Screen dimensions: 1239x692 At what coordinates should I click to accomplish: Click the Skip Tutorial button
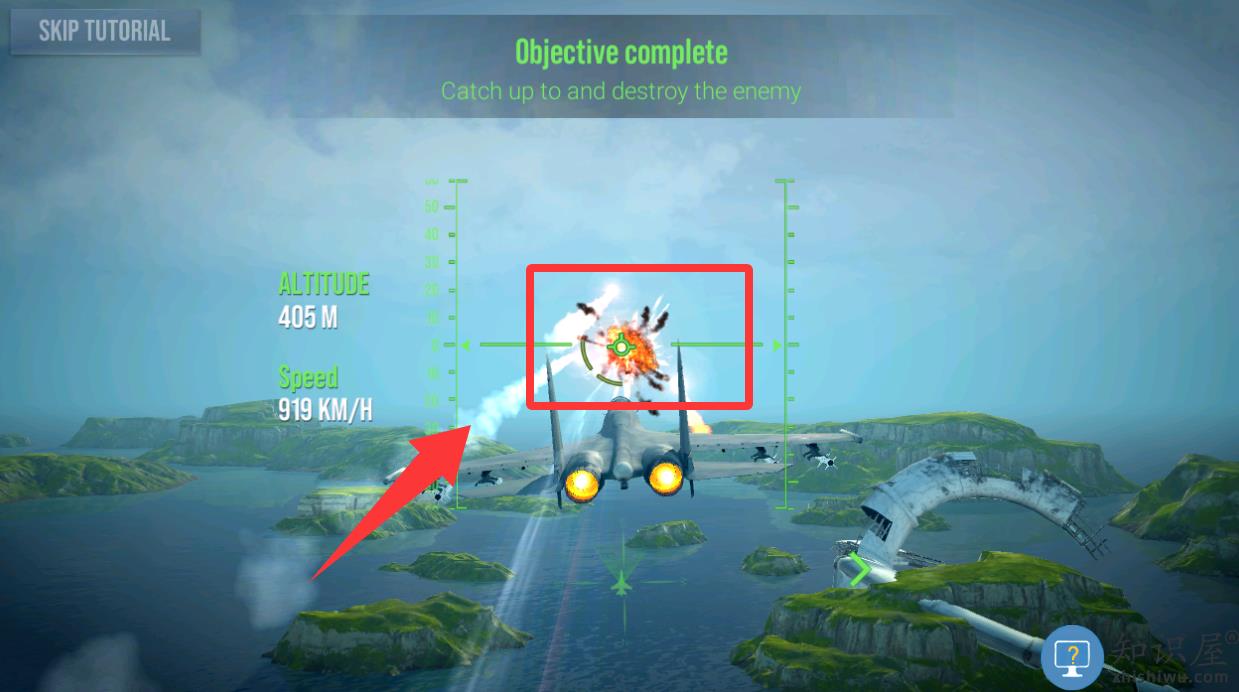click(x=104, y=31)
